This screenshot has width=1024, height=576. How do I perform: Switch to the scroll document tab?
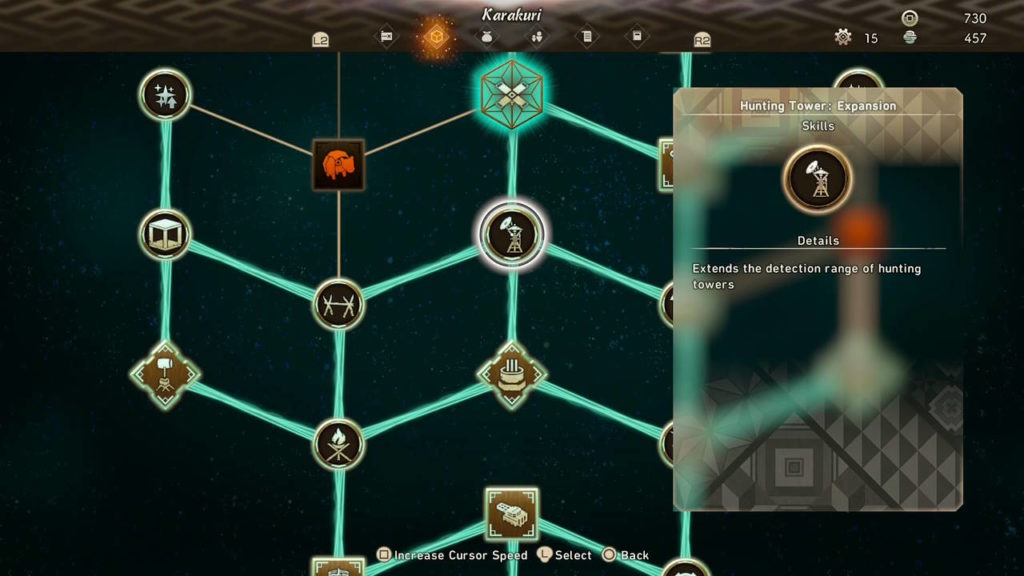[587, 38]
